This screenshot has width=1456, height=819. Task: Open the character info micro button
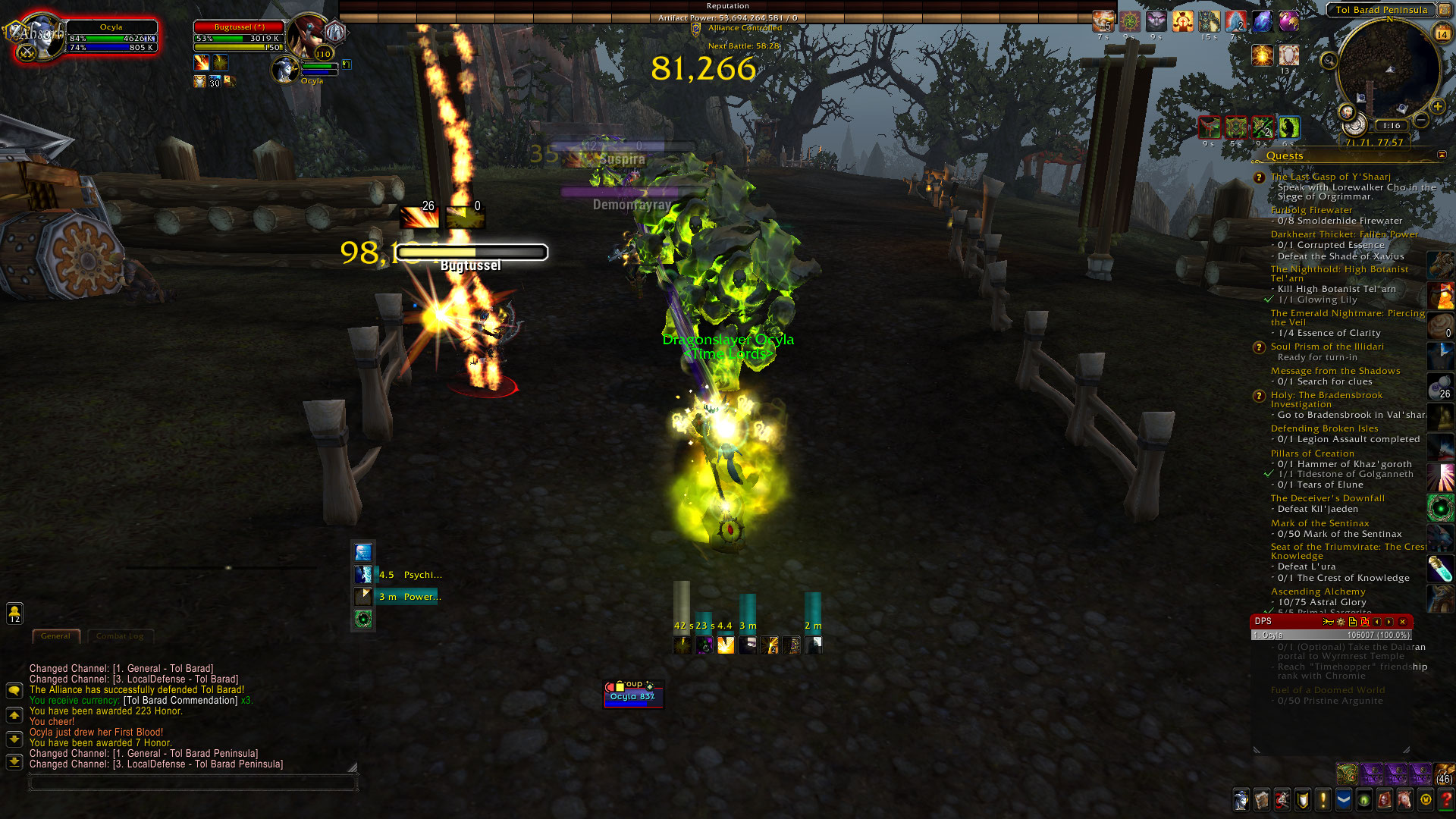pyautogui.click(x=1241, y=799)
